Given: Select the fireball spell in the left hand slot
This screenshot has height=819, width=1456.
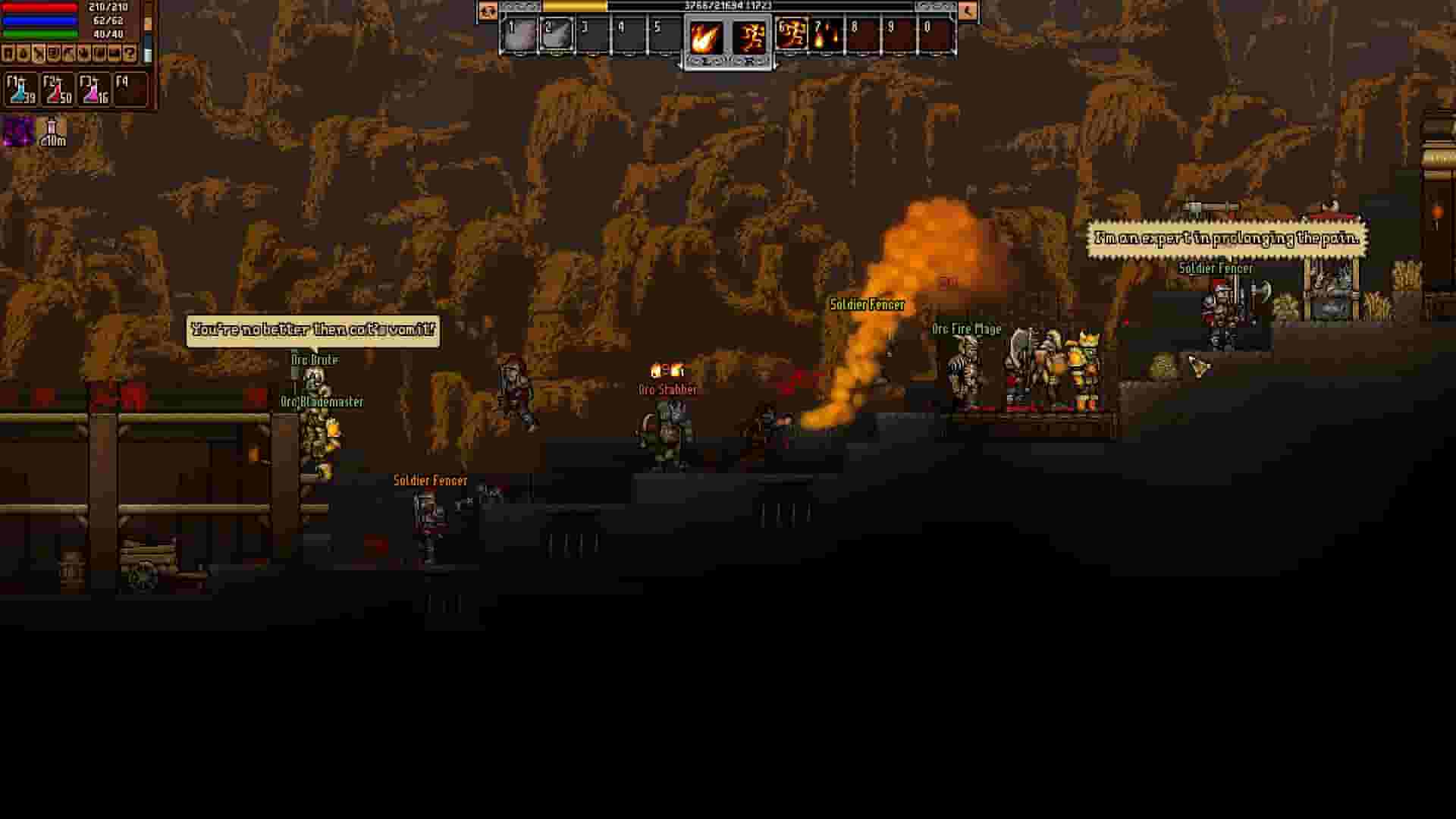Looking at the screenshot, I should click(x=704, y=37).
